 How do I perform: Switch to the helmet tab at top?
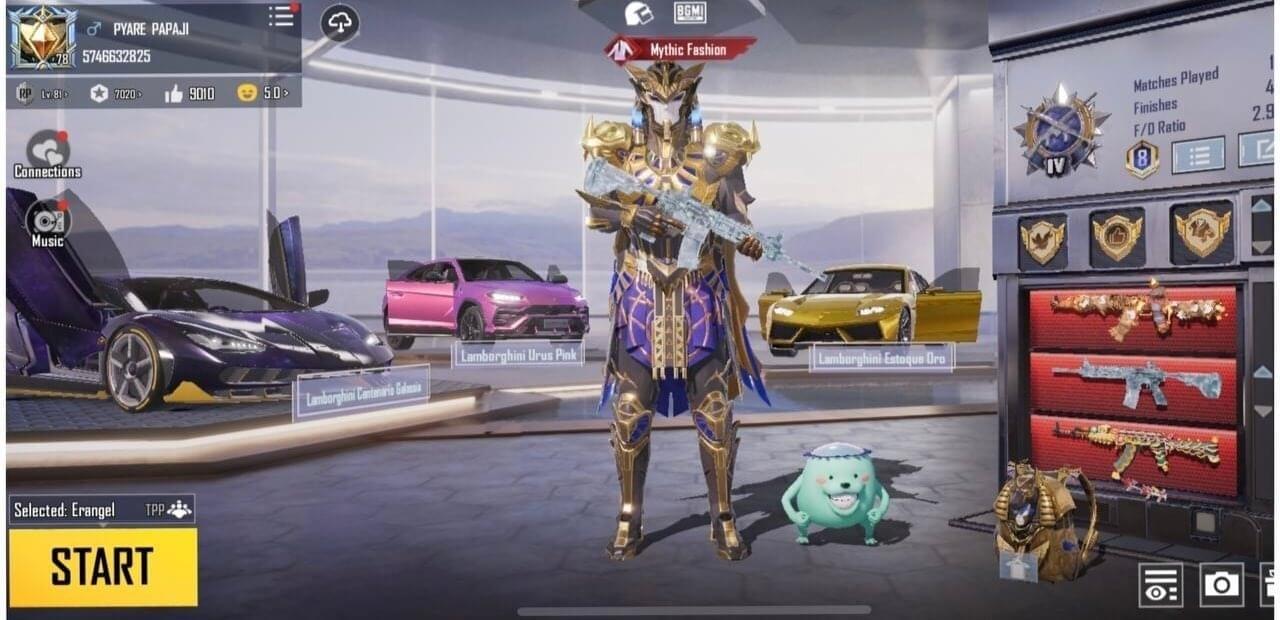[638, 14]
